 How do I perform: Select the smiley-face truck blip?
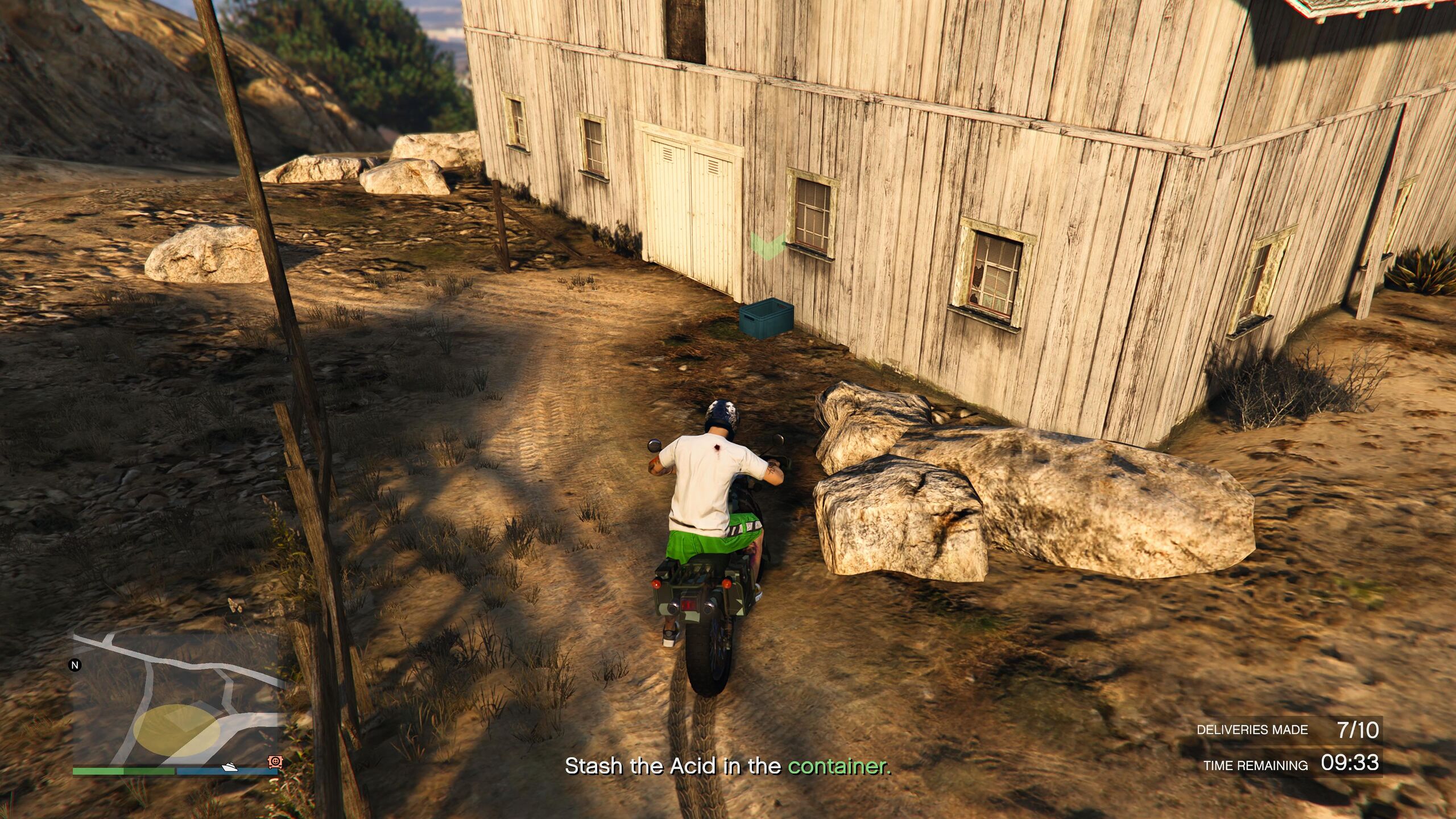[x=275, y=761]
